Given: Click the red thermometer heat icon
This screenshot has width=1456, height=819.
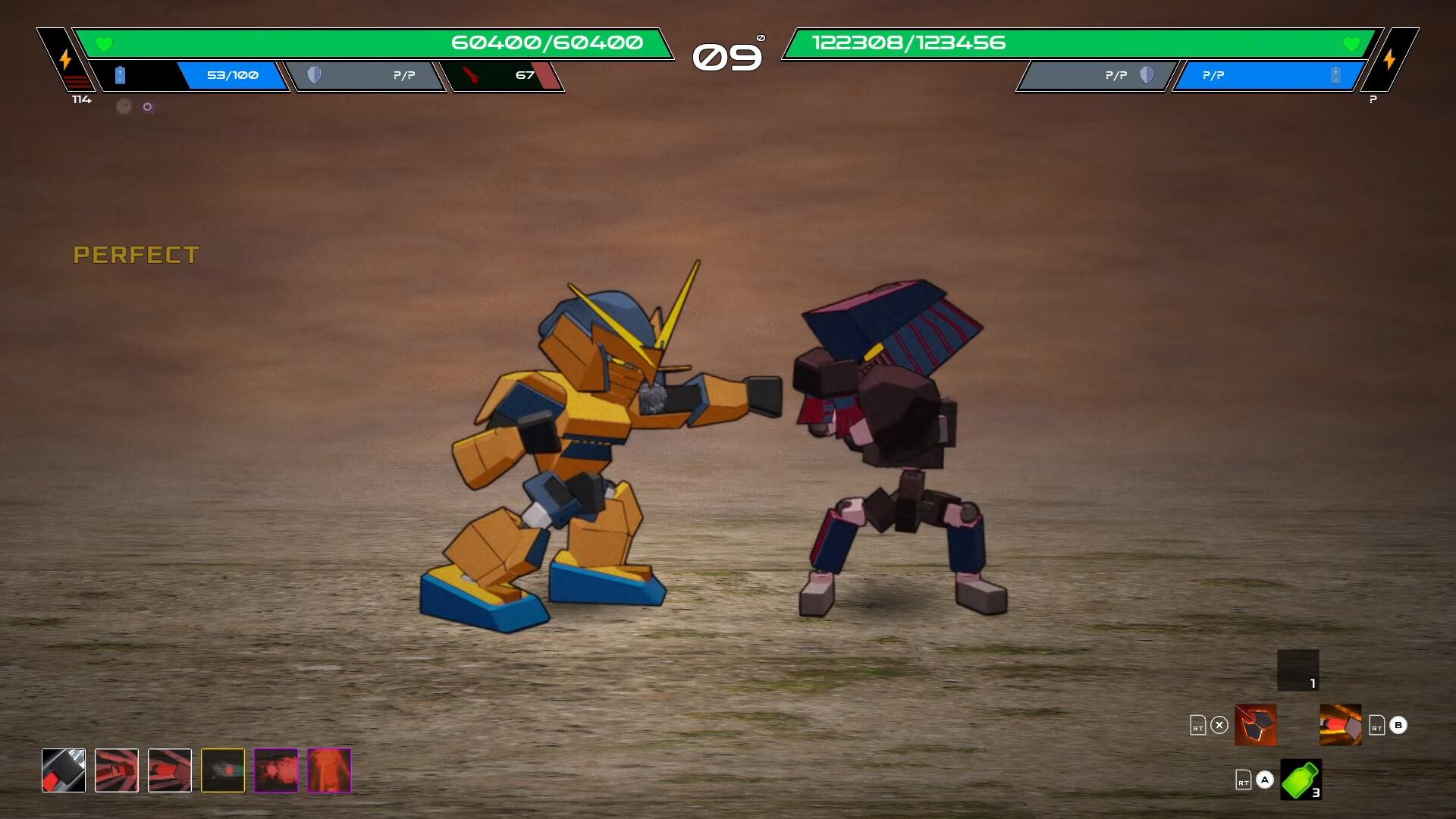Looking at the screenshot, I should (468, 75).
